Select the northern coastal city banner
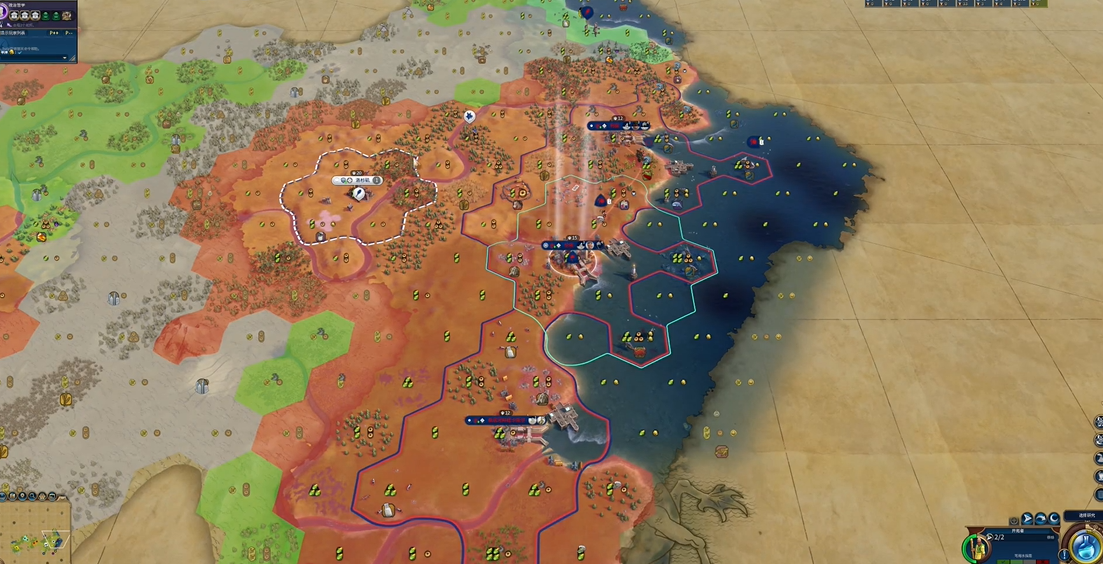 tap(618, 126)
